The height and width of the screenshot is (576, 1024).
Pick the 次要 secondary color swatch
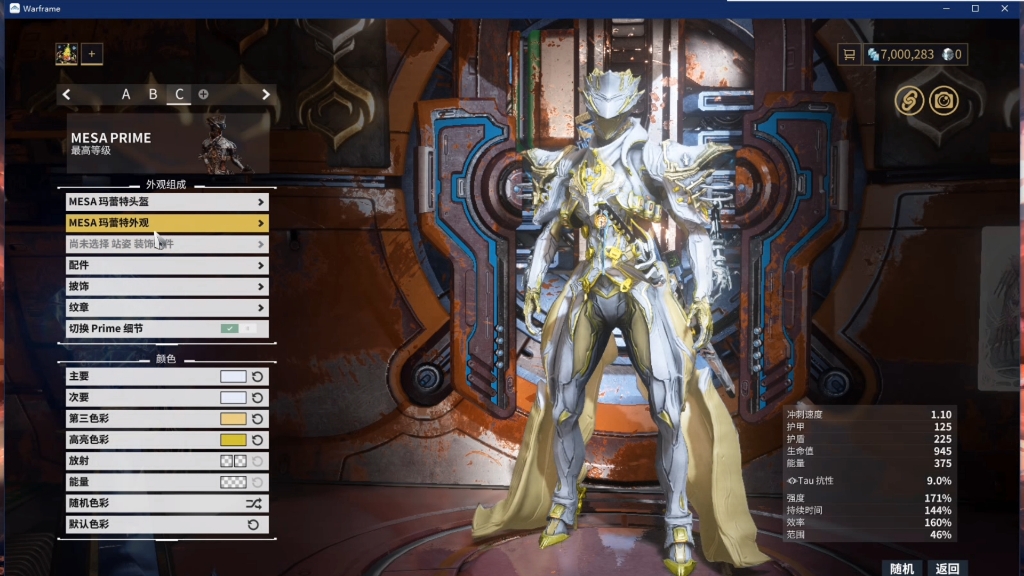[x=233, y=398]
